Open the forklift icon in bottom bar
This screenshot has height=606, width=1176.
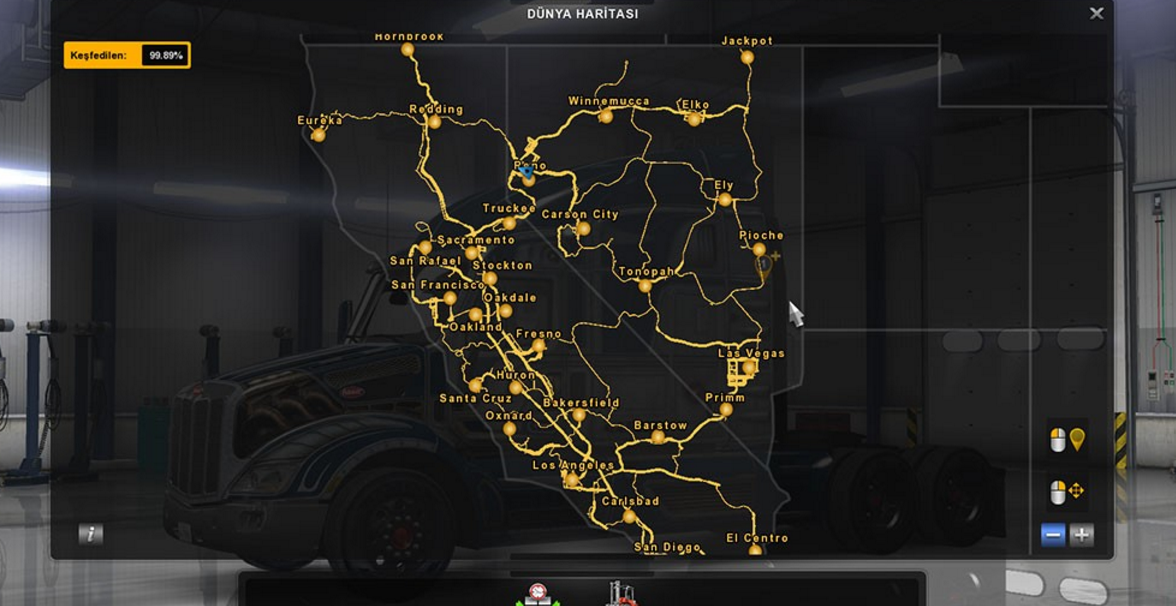coord(621,594)
